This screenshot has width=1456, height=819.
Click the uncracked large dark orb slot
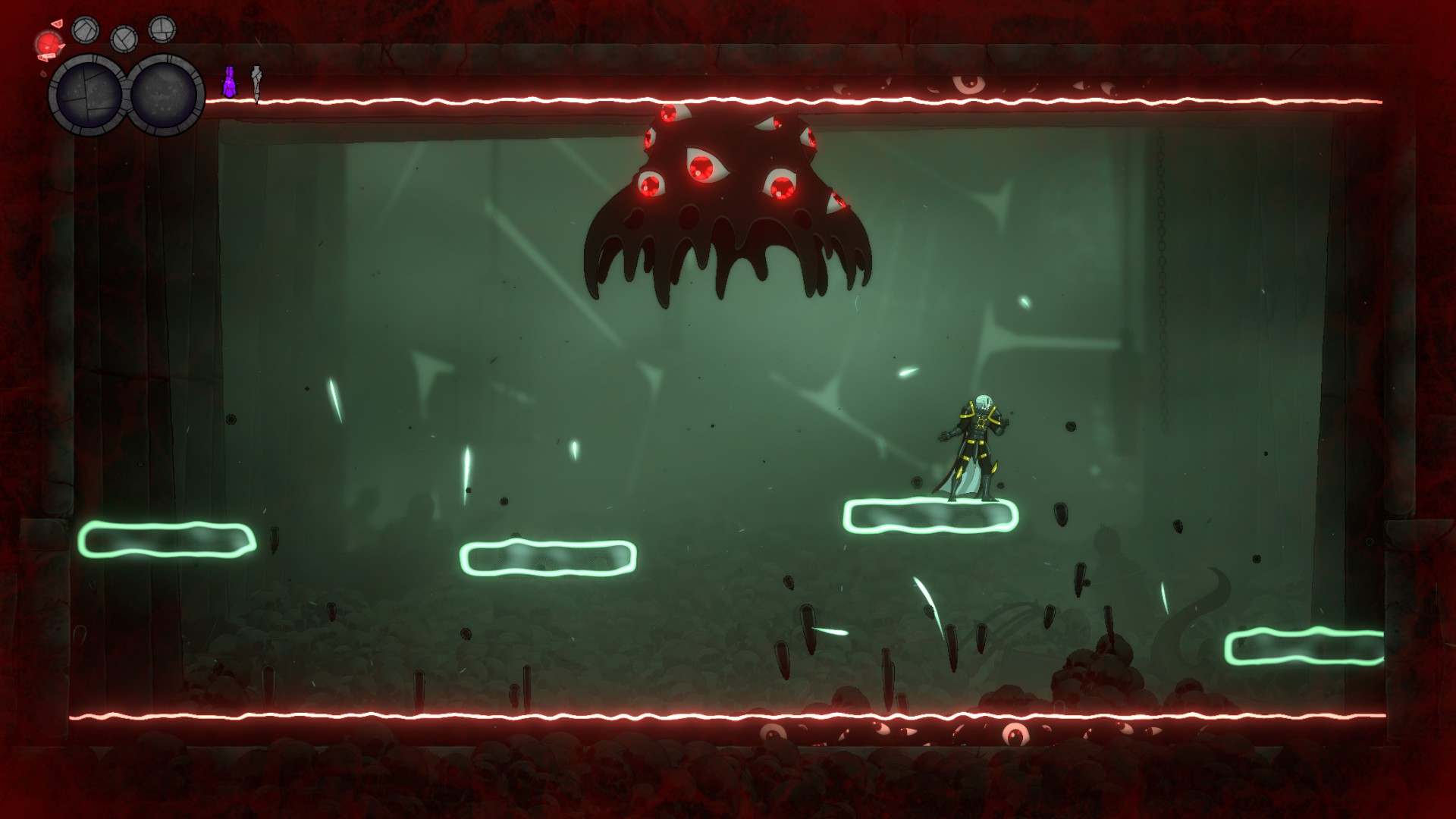tap(165, 95)
